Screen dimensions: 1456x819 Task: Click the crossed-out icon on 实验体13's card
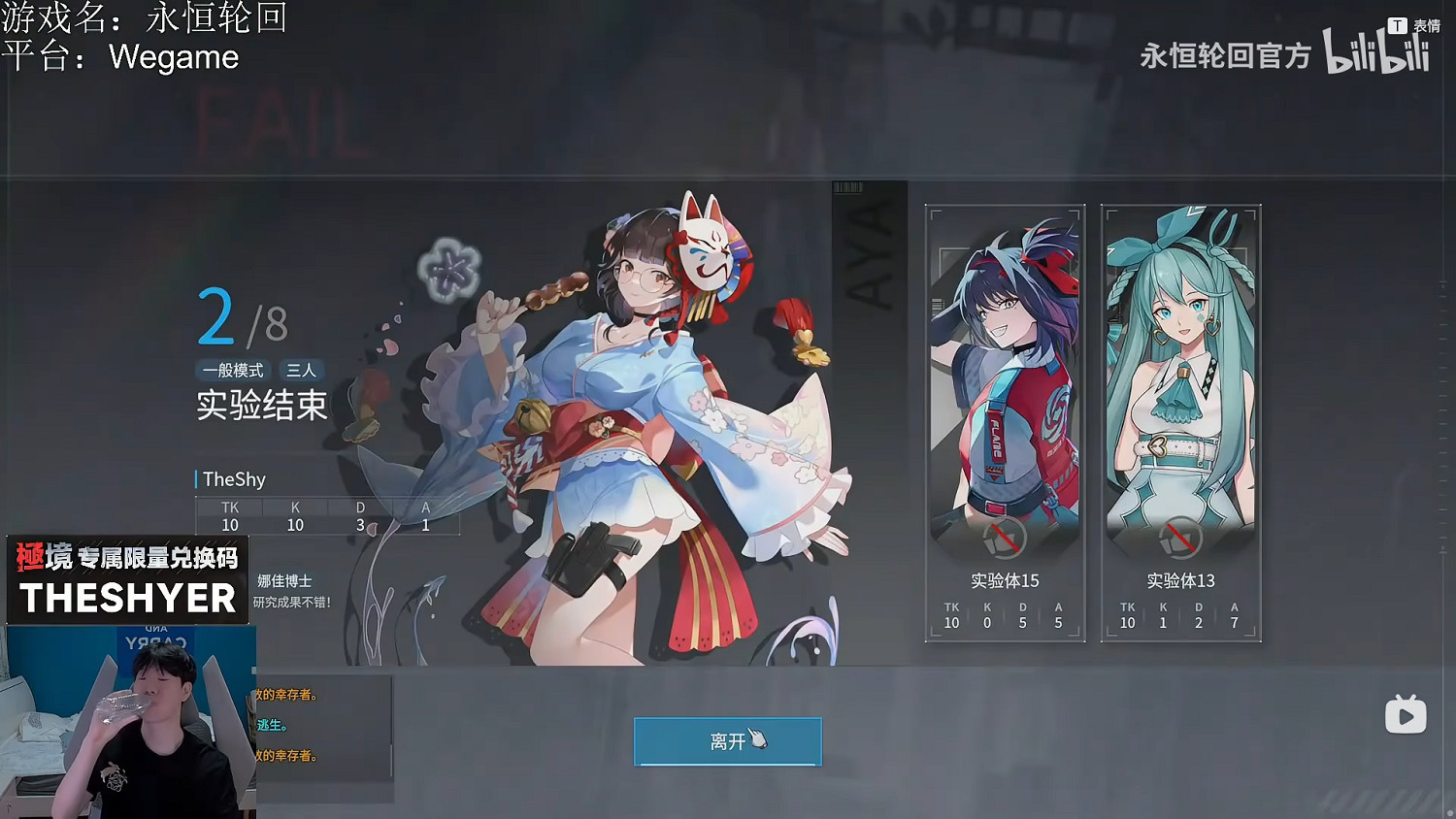click(x=1180, y=540)
